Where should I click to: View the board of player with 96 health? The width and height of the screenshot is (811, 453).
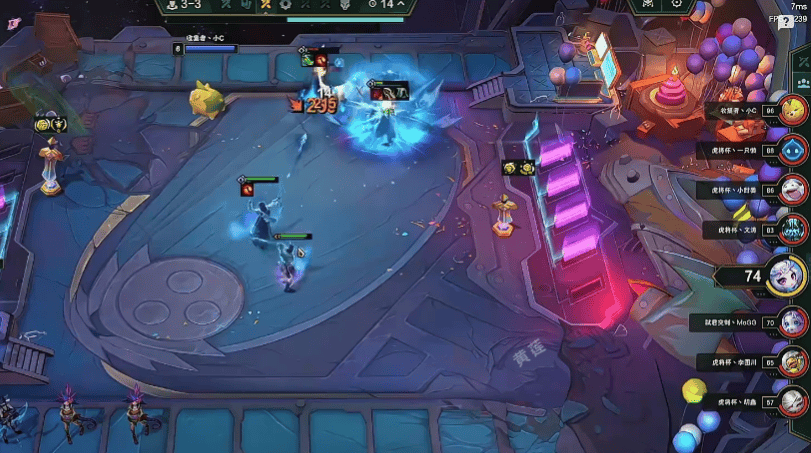794,110
